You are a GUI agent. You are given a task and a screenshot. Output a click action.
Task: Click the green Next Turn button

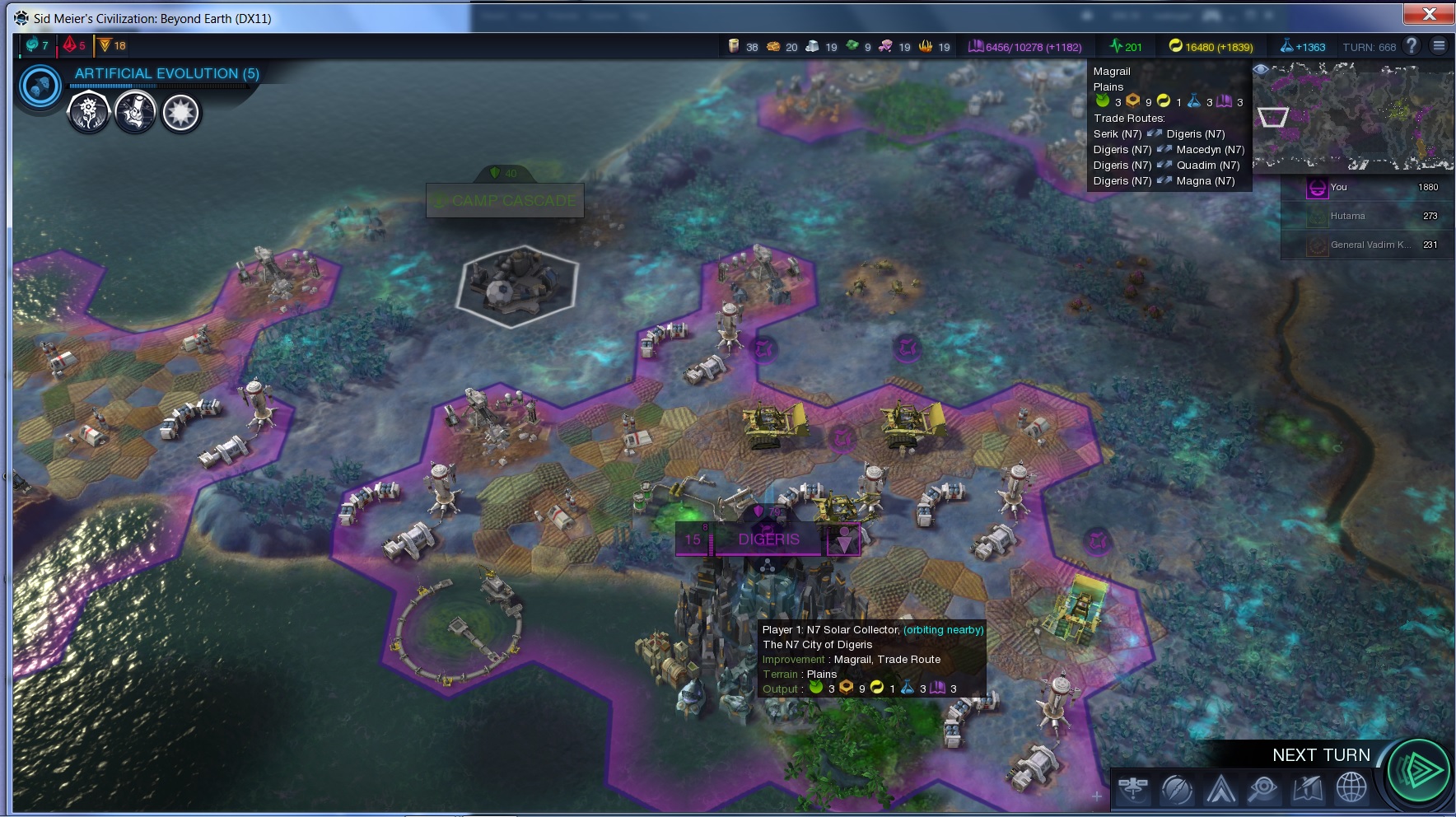click(x=1418, y=771)
